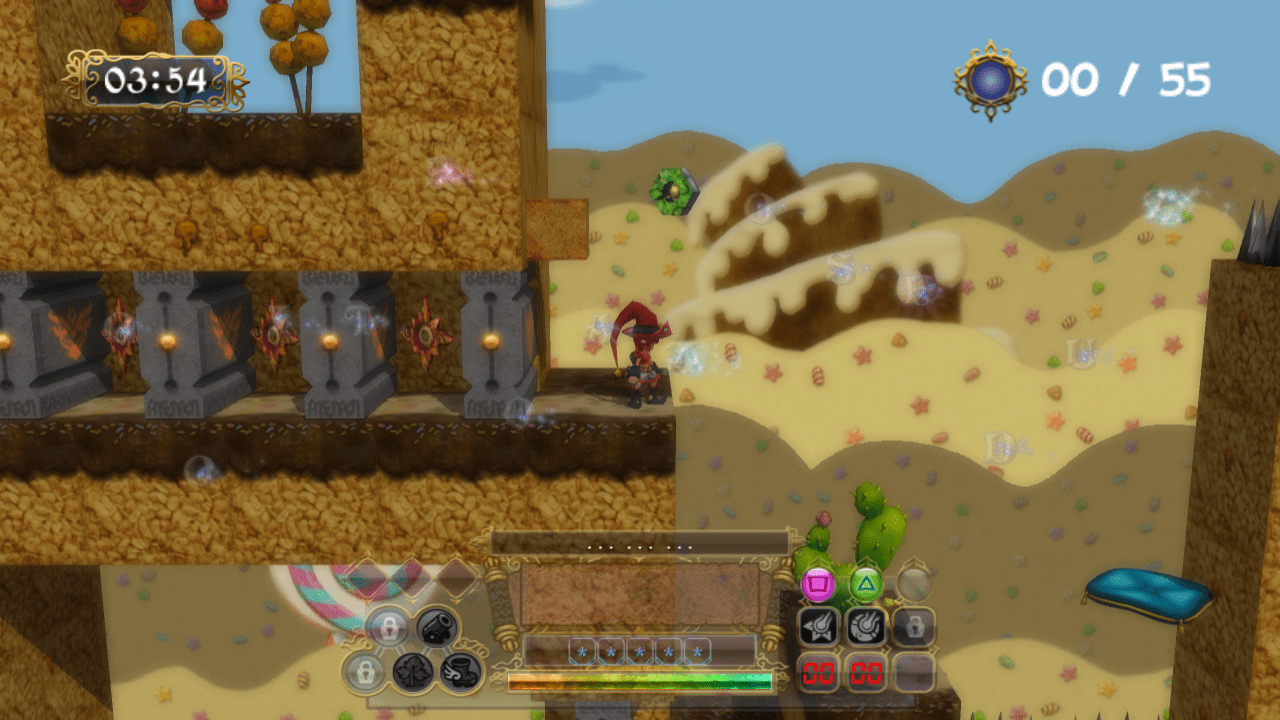This screenshot has width=1280, height=720.
Task: Click the locked square spell slot
Action: coord(914,627)
